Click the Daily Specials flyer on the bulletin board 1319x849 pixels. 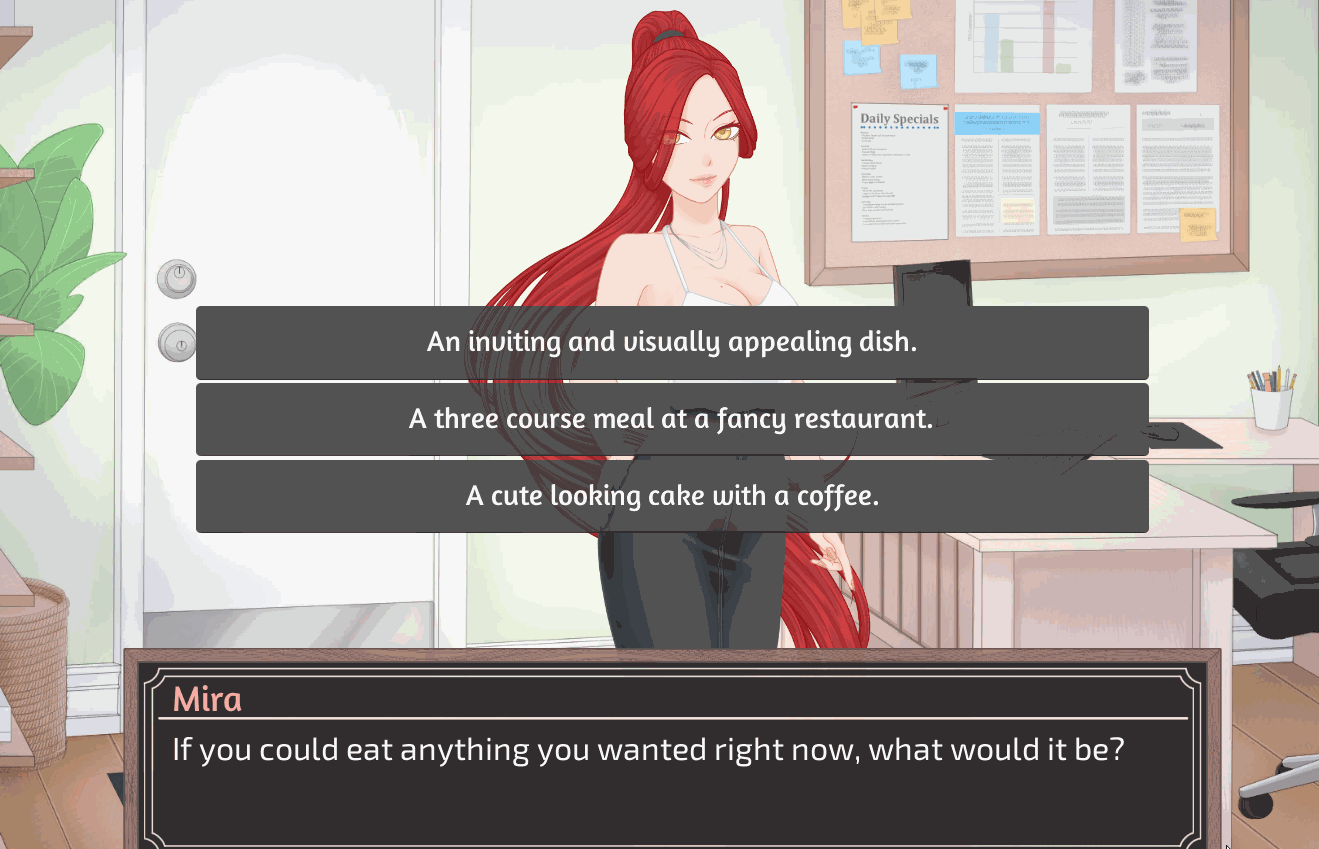coord(897,170)
